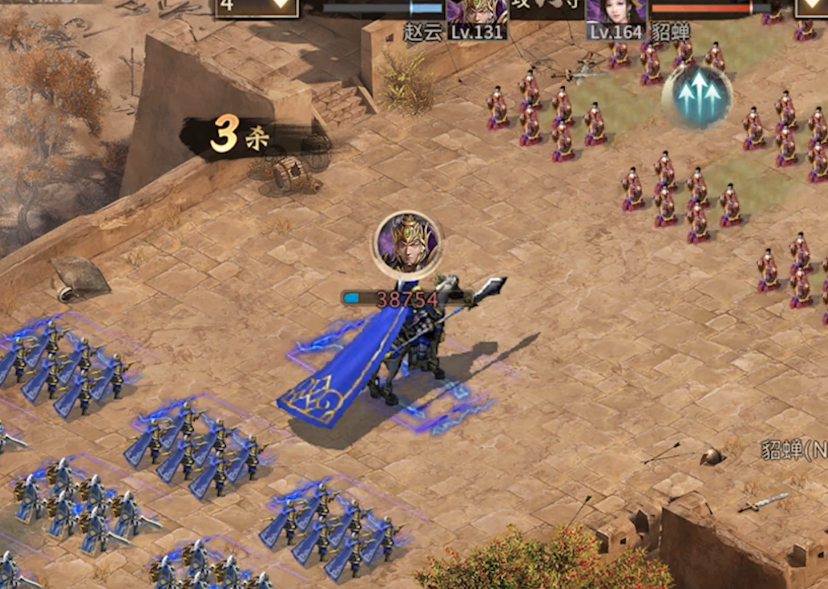Activate the triple-arrow skill icon
Image resolution: width=828 pixels, height=589 pixels.
[x=697, y=96]
